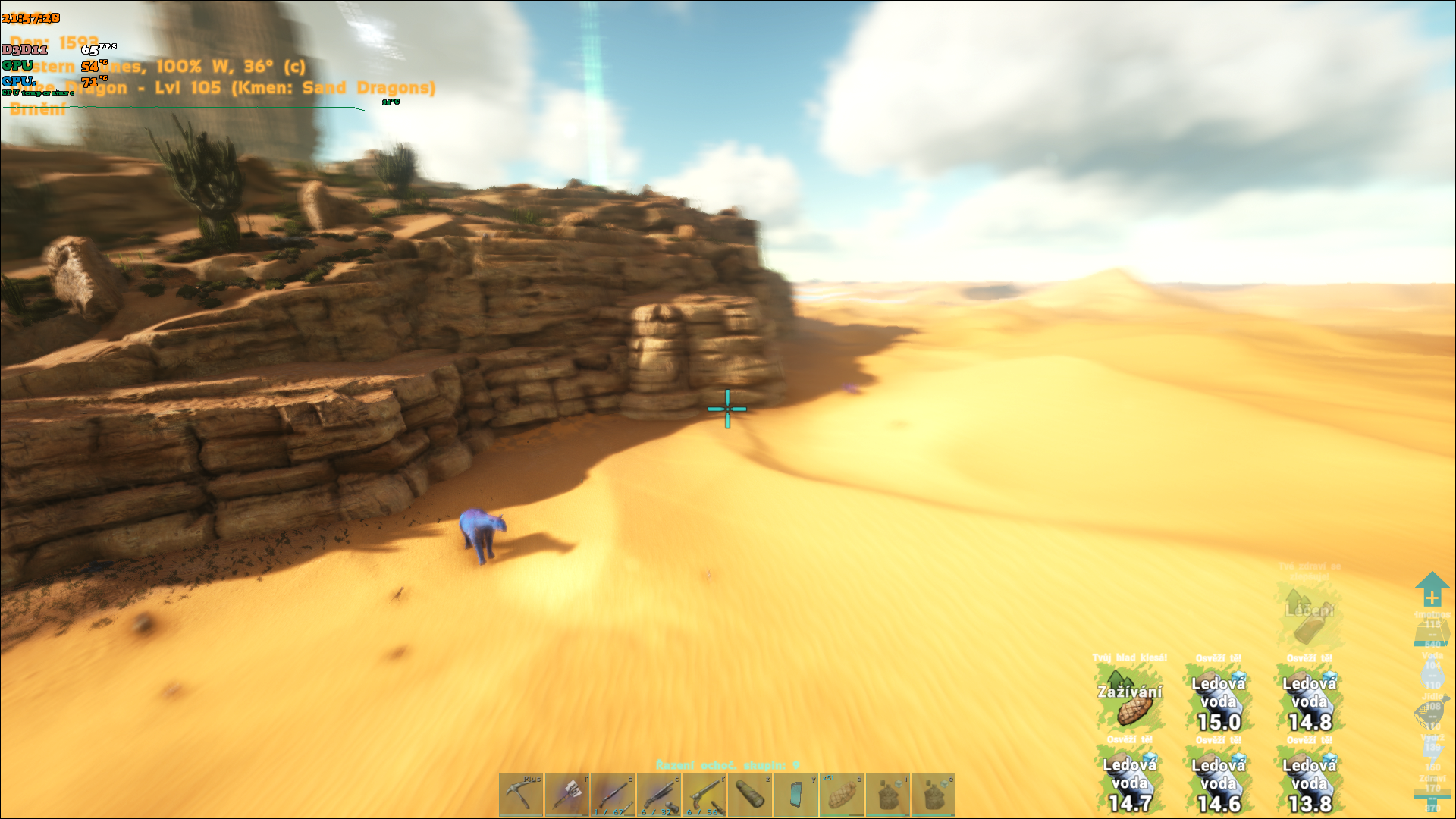Select the gold pistol slot showing 6 / 56
This screenshot has width=1456, height=819.
tap(704, 795)
